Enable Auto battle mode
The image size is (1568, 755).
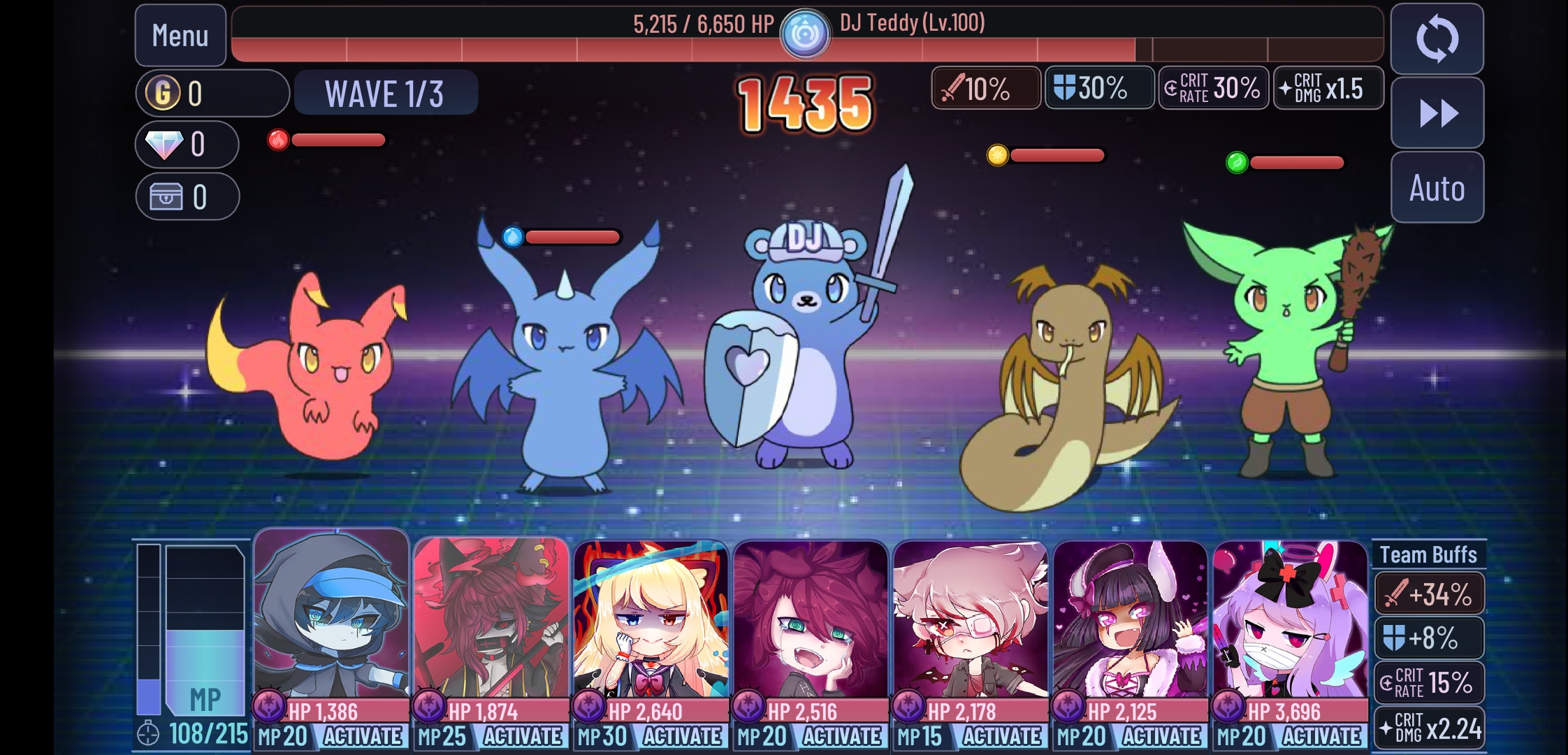(x=1437, y=187)
